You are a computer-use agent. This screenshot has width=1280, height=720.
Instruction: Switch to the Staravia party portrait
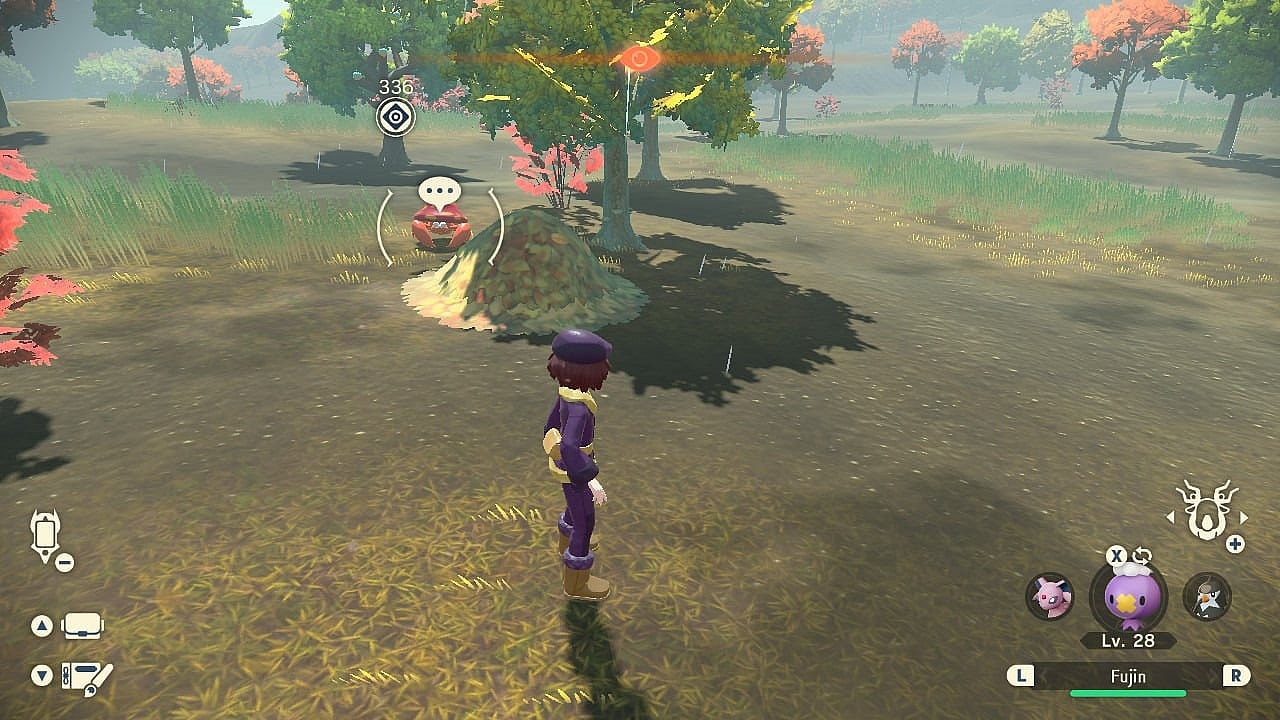[x=1206, y=596]
